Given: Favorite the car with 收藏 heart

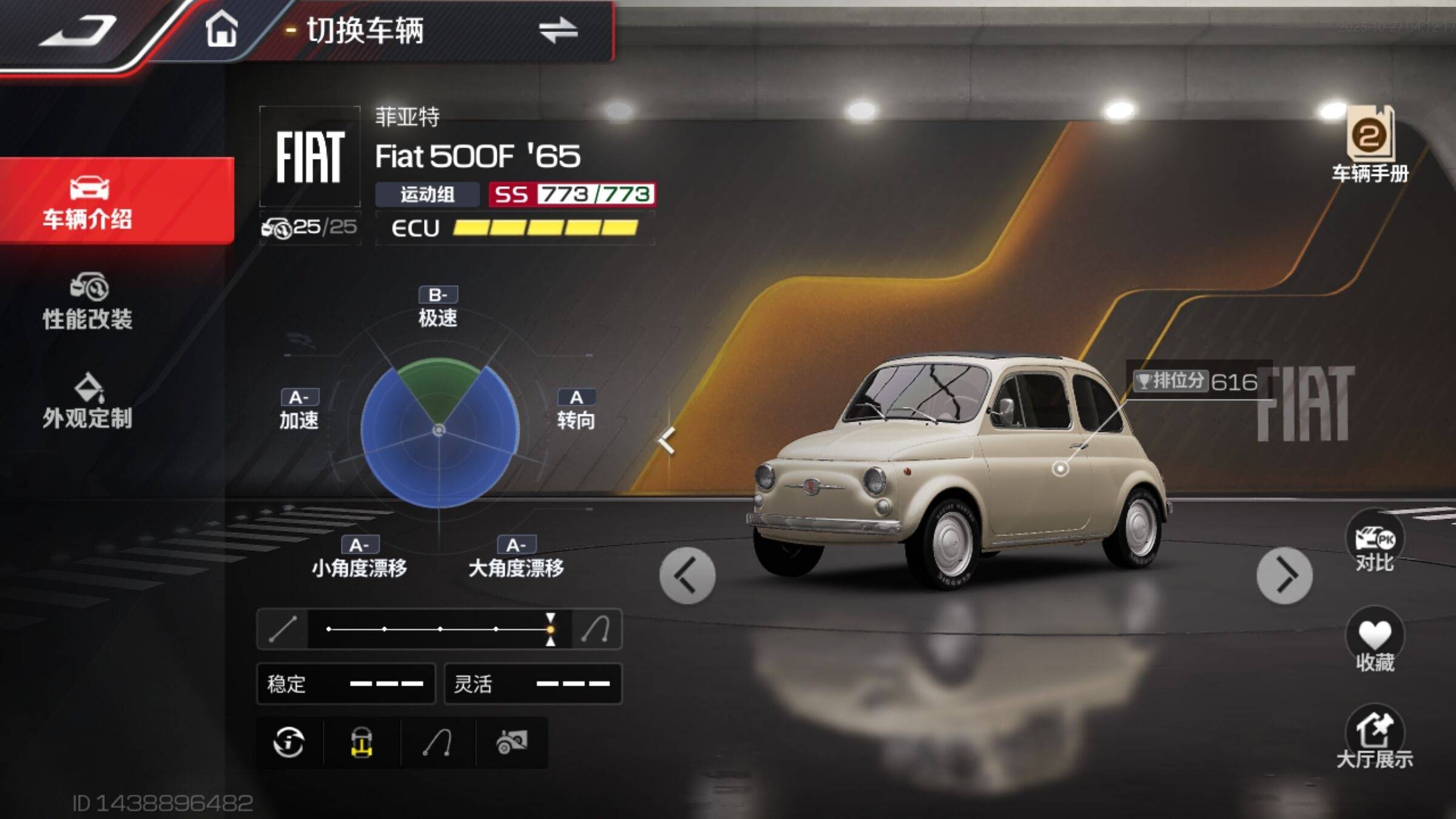Looking at the screenshot, I should (1375, 642).
